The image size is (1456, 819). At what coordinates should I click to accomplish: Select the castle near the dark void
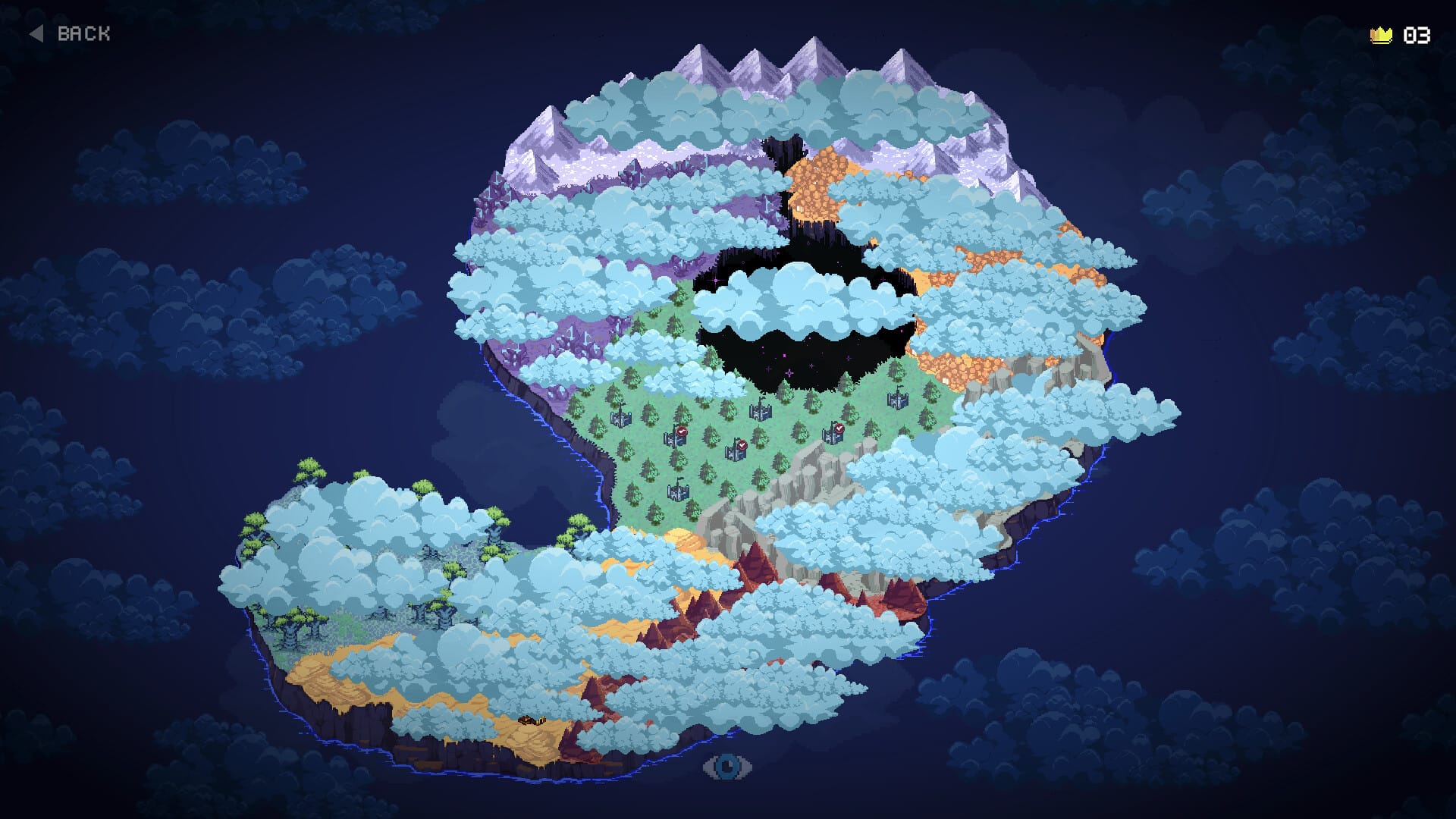point(761,413)
